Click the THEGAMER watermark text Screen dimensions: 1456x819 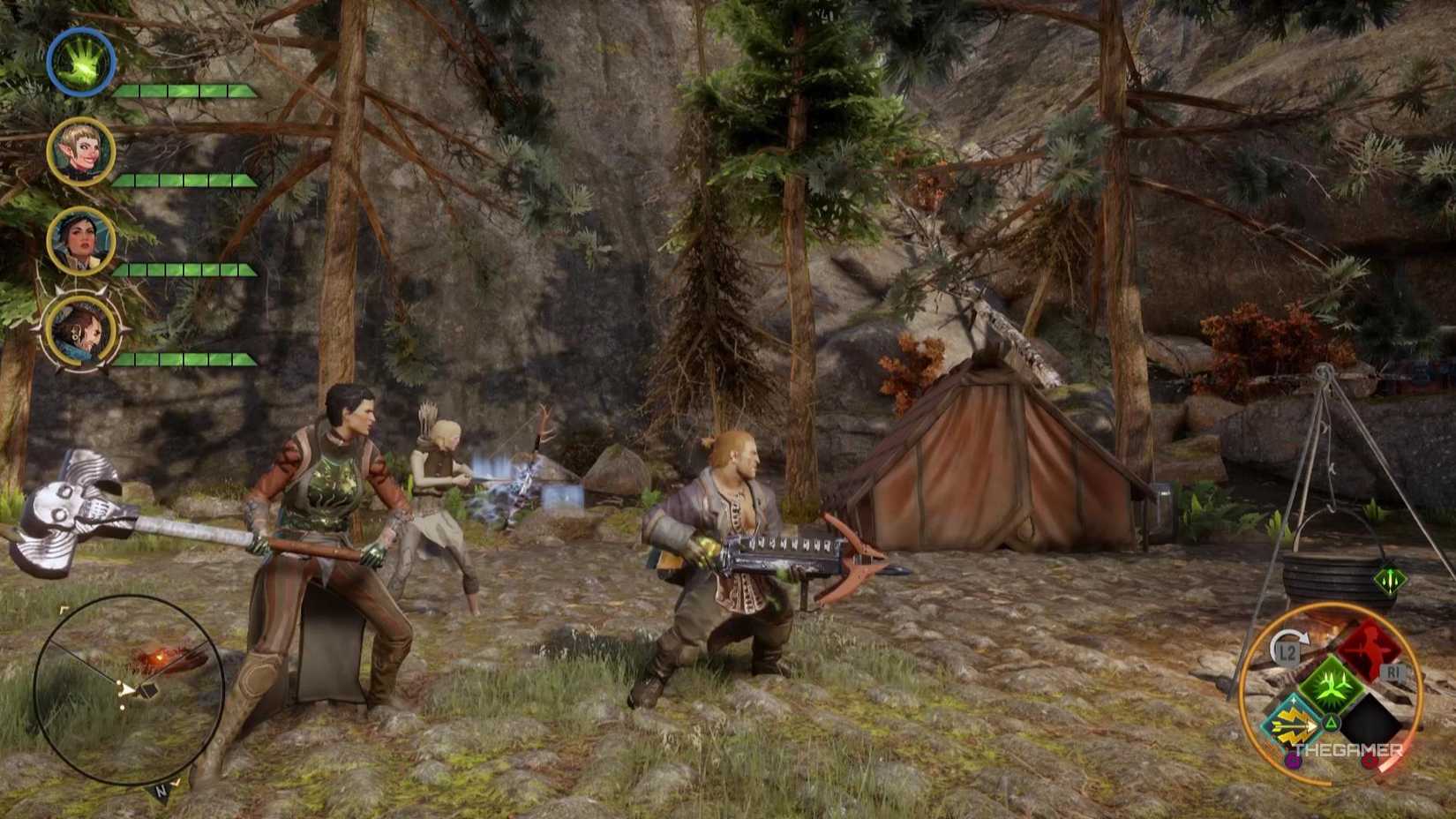click(x=1347, y=749)
